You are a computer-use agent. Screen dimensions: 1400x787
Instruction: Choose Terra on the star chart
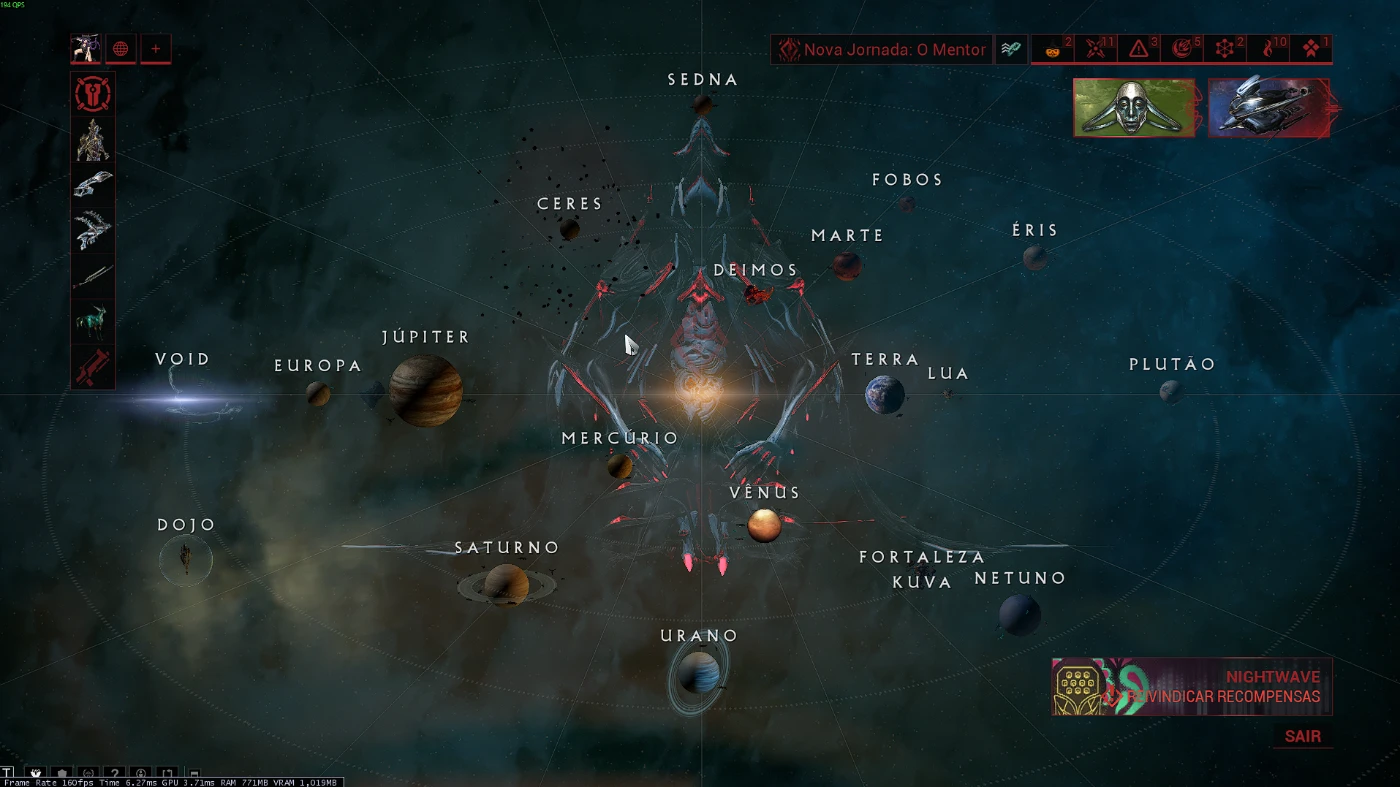tap(884, 394)
